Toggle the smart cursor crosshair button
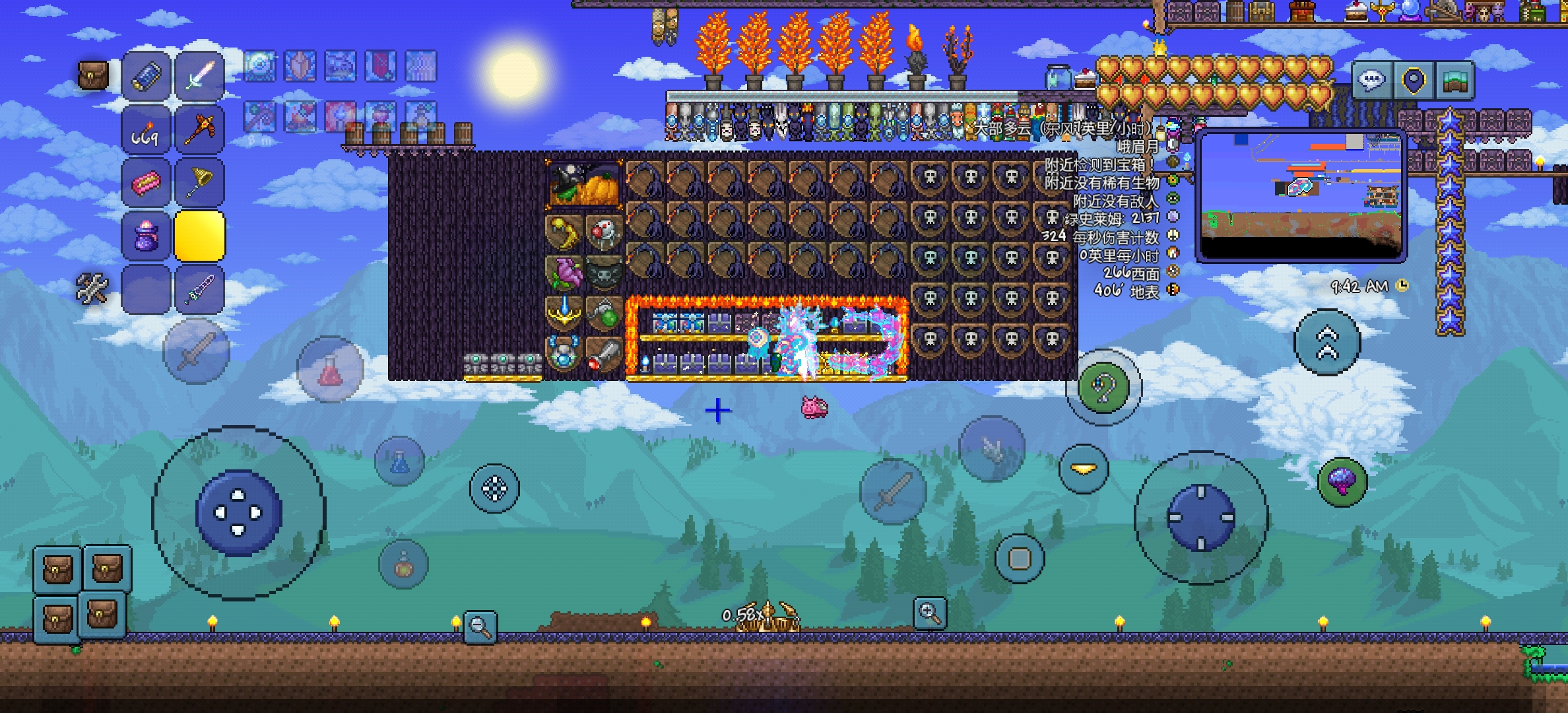 pyautogui.click(x=494, y=489)
